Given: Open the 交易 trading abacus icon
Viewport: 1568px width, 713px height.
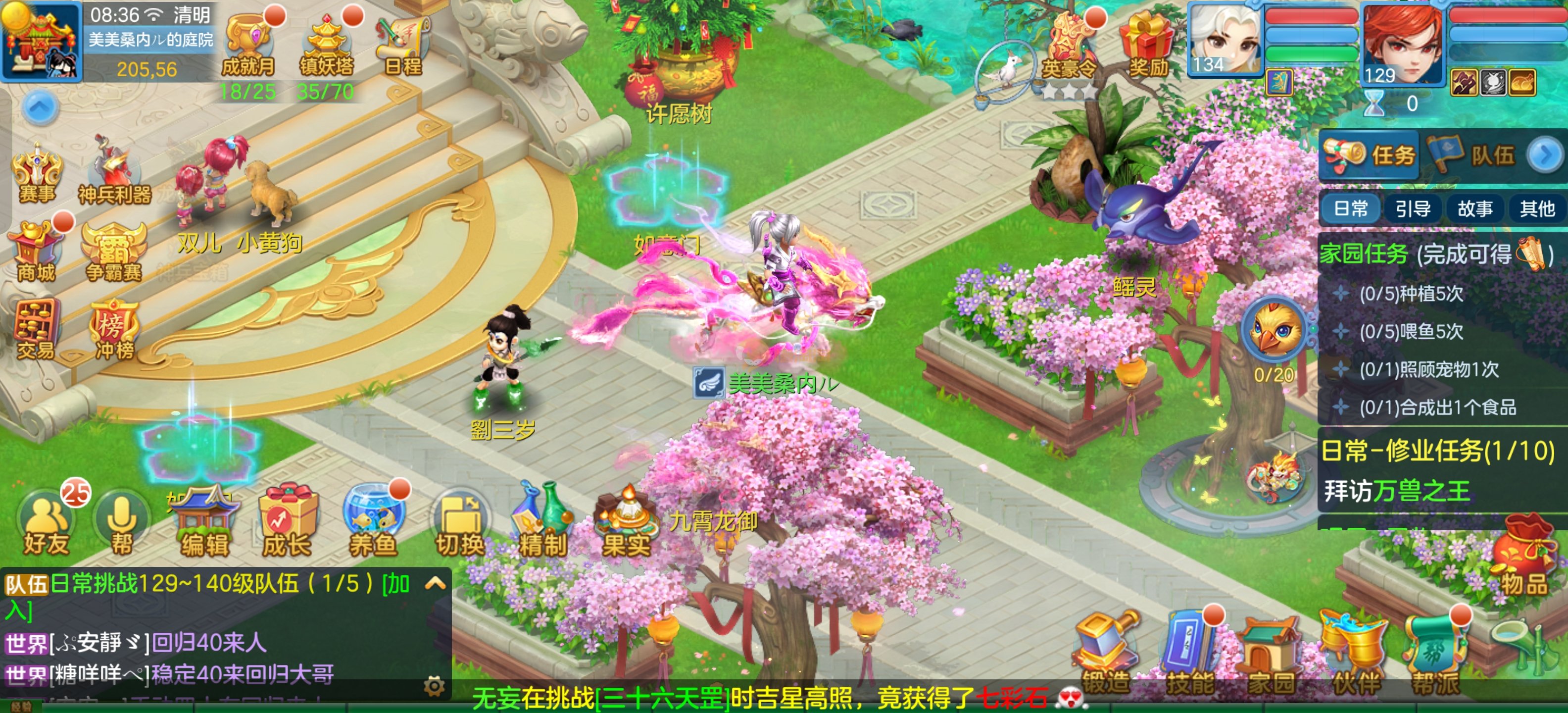Looking at the screenshot, I should 37,329.
